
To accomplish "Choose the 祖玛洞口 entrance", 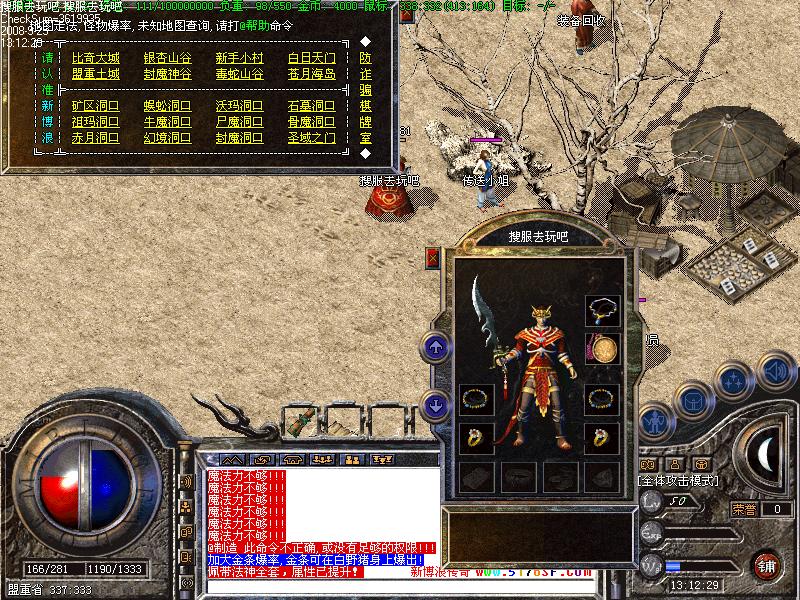I will point(95,122).
